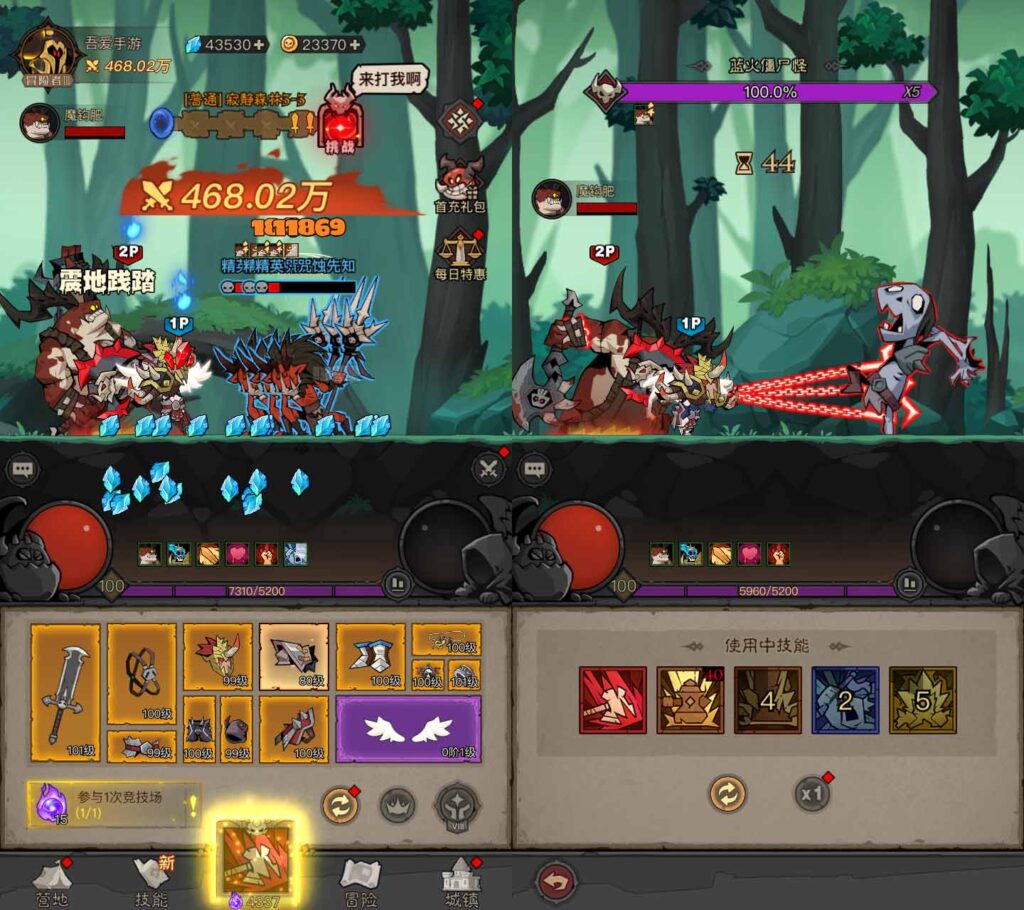The image size is (1024, 910).
Task: Open the crown button in equipment panel
Action: click(x=397, y=805)
